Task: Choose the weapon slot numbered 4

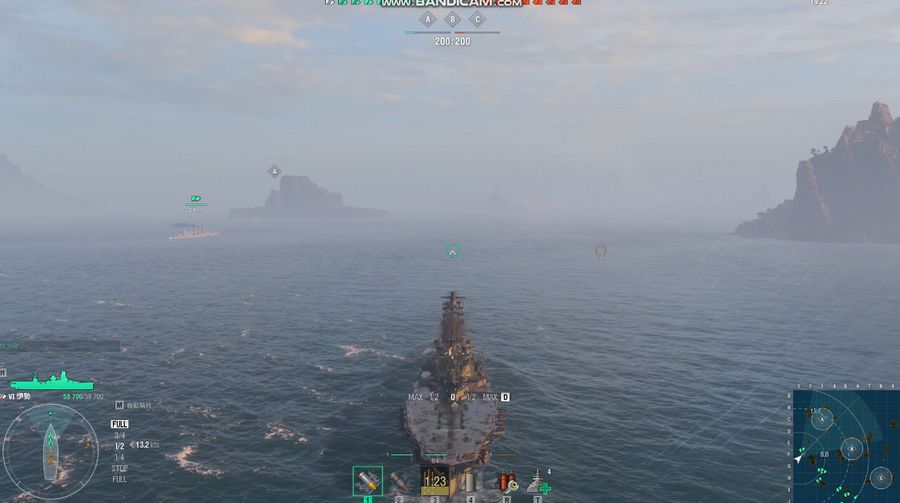Action: point(468,481)
